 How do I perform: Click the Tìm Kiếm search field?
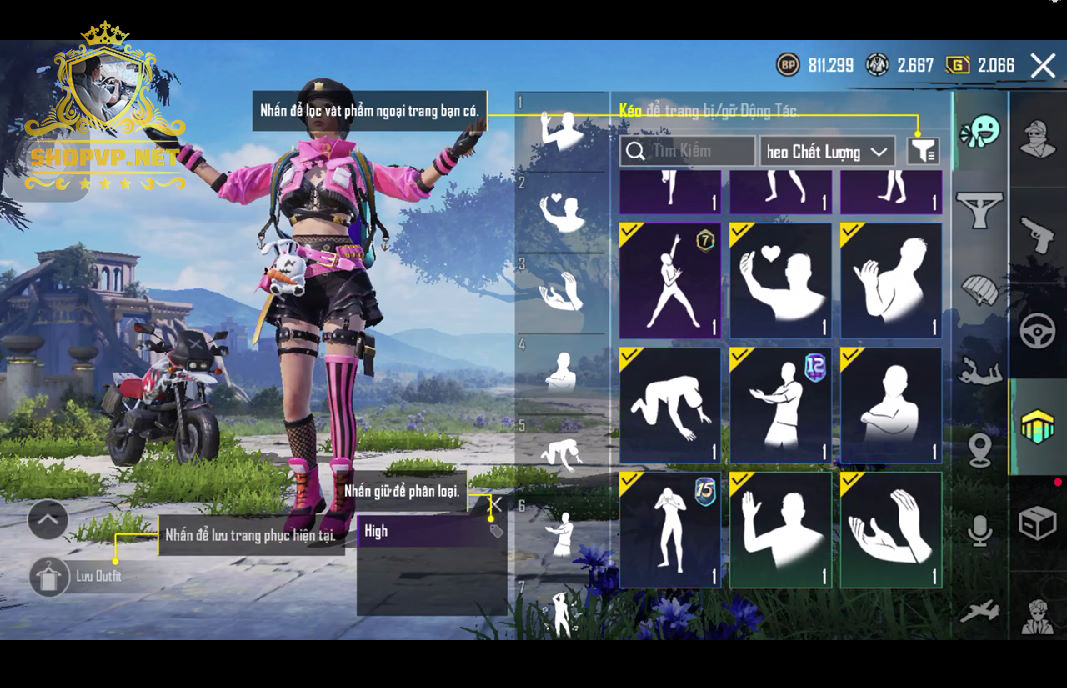[688, 151]
